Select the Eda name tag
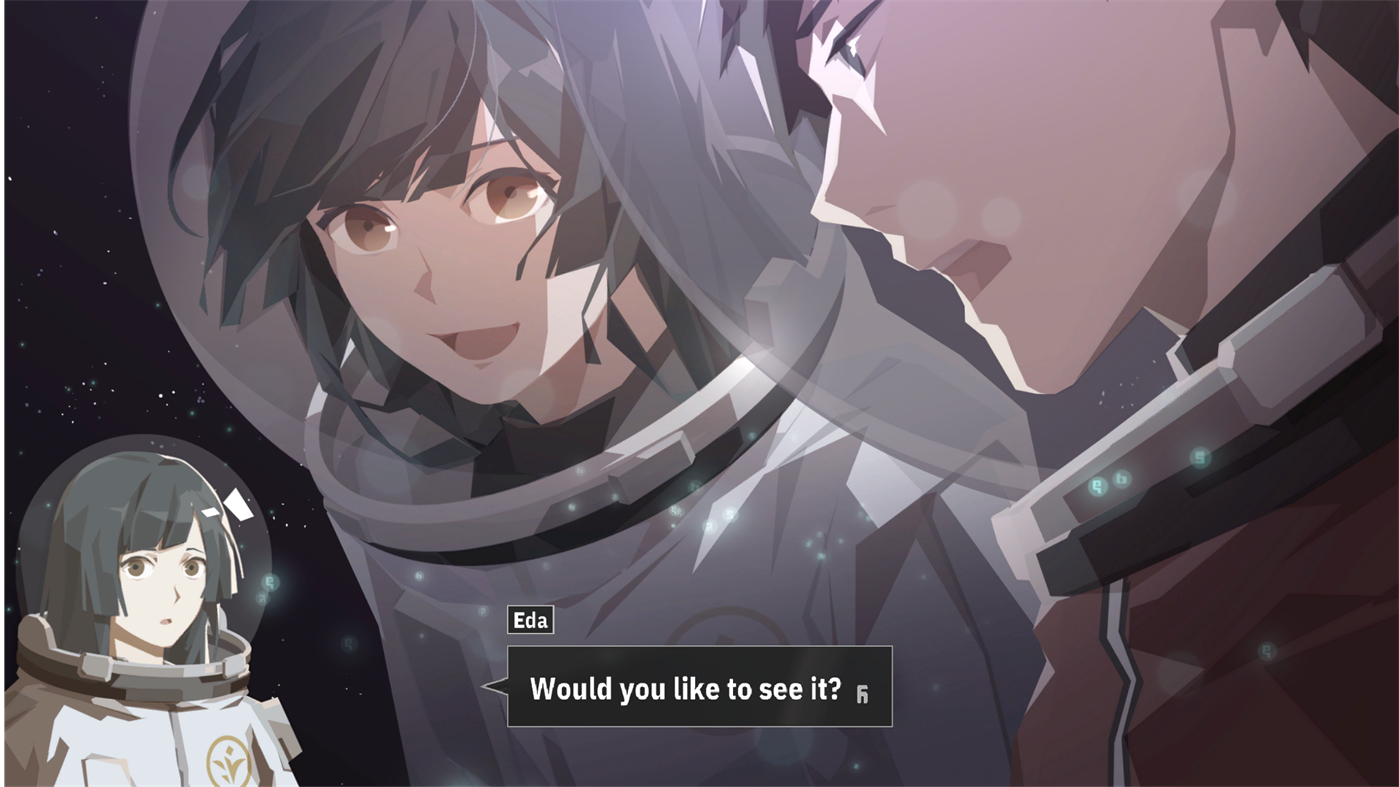 pyautogui.click(x=530, y=620)
